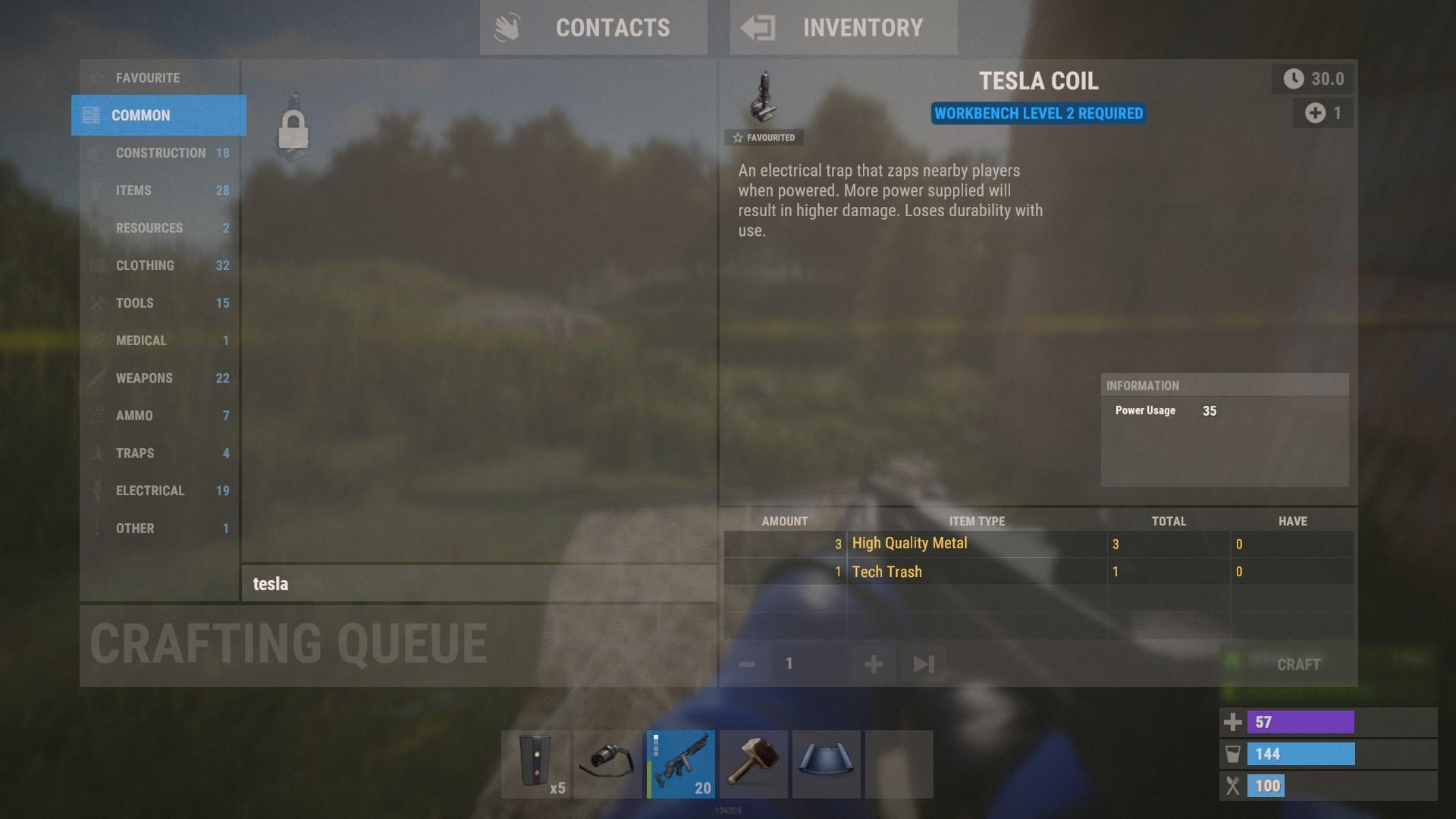Select the Tools category icon
The width and height of the screenshot is (1456, 819).
pyautogui.click(x=97, y=303)
